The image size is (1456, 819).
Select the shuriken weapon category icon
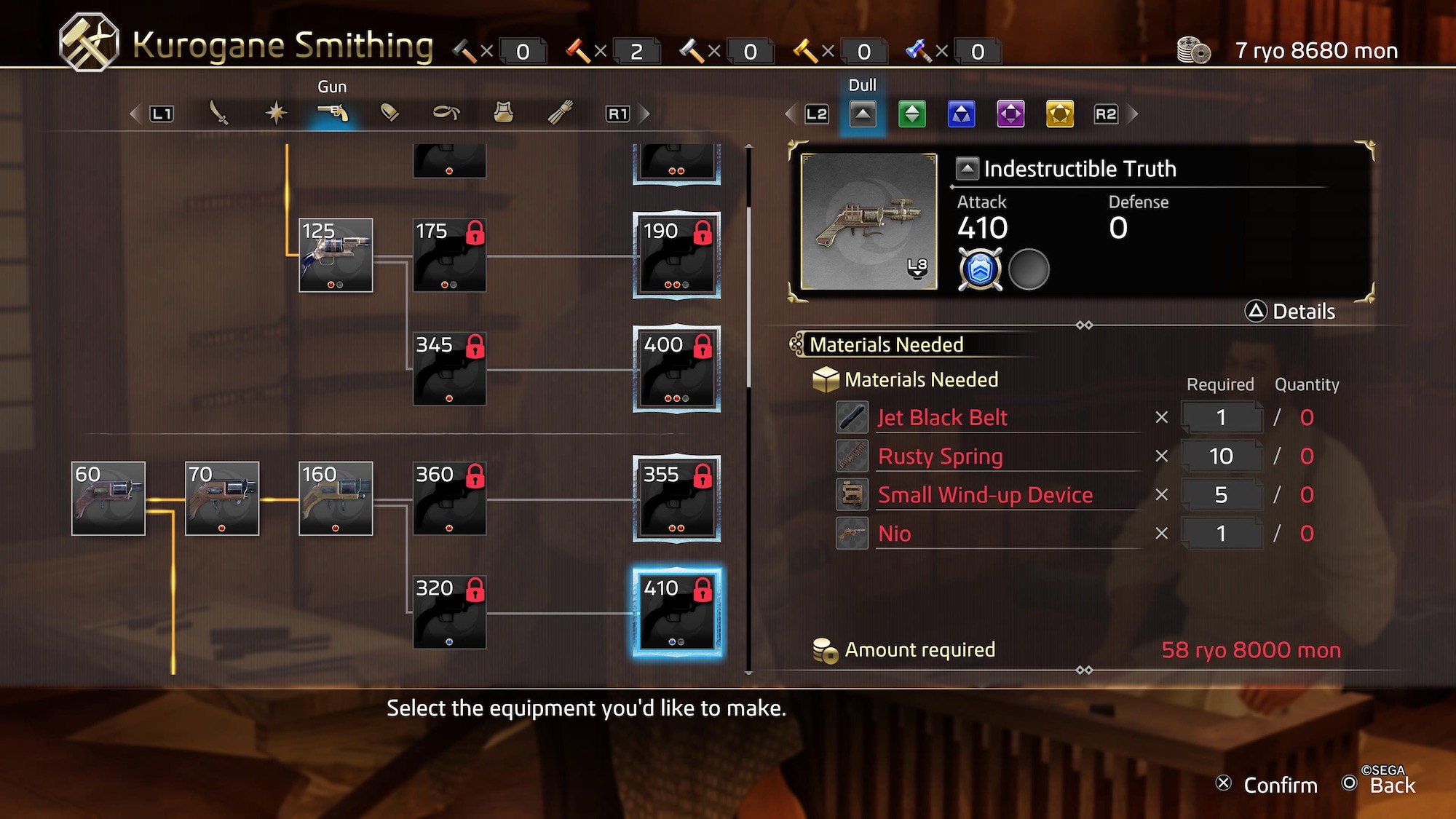(278, 113)
